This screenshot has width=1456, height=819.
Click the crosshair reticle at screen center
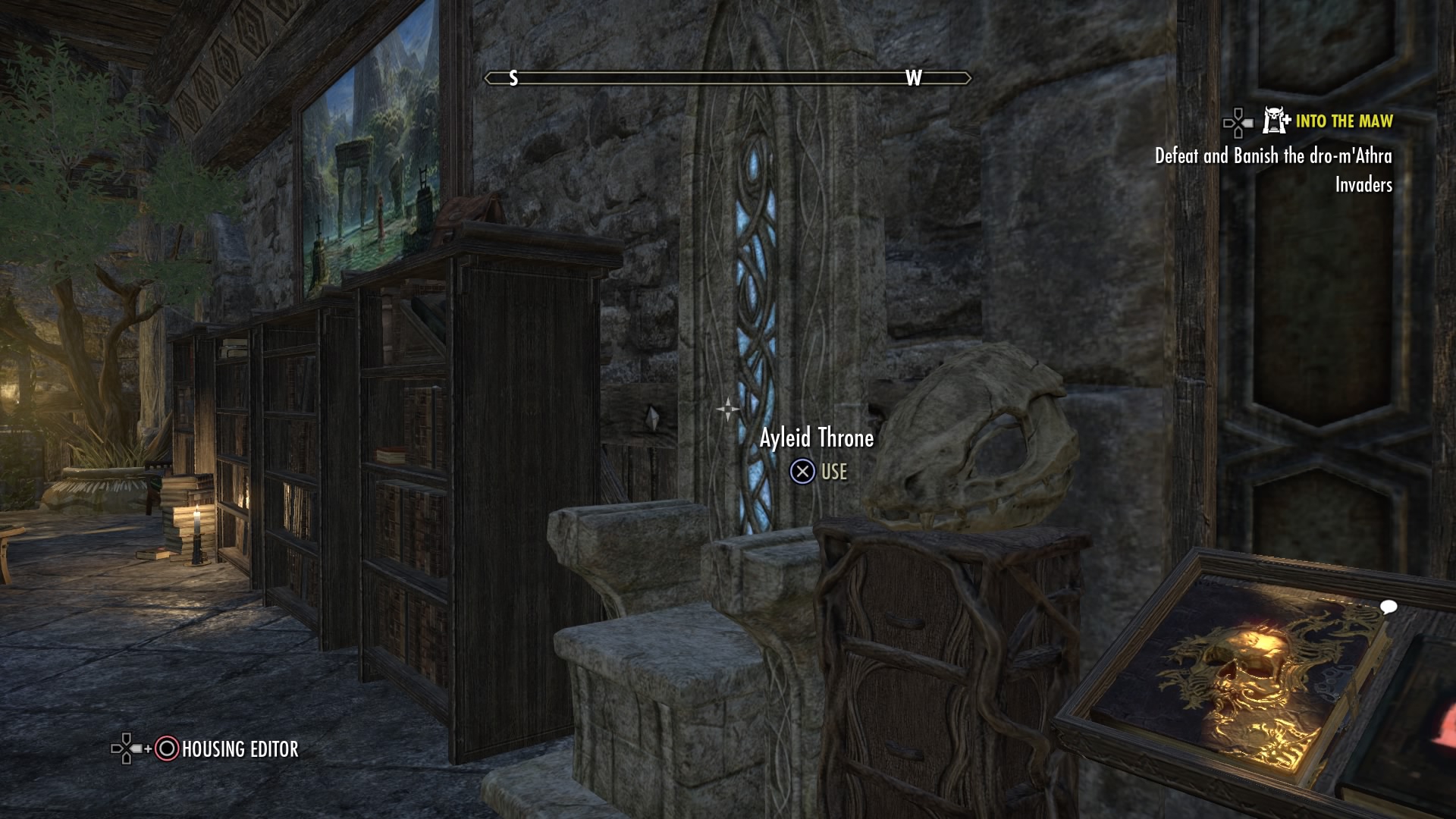[728, 409]
